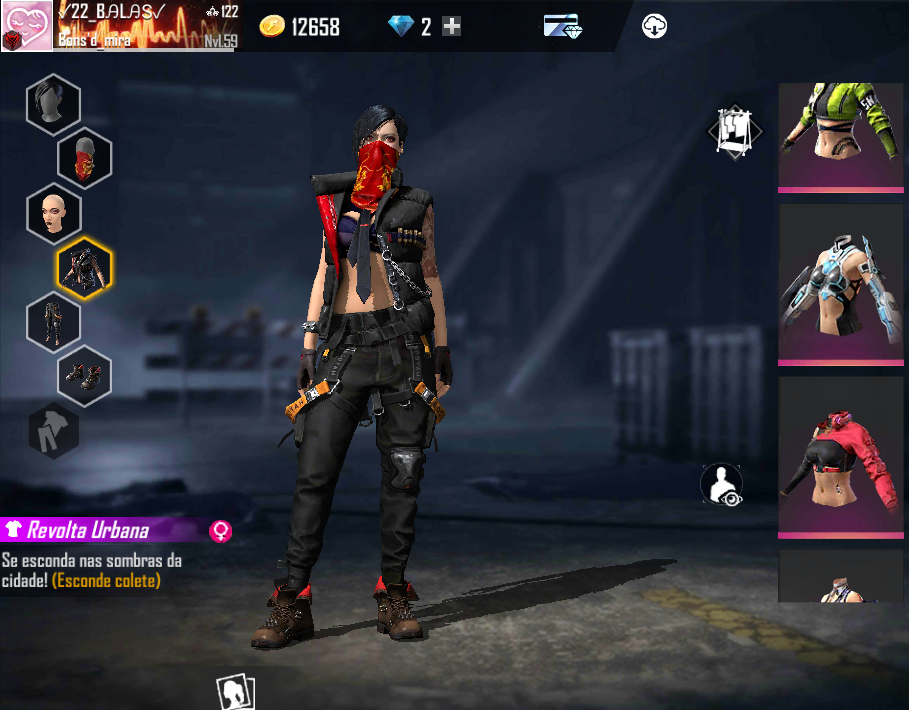Image resolution: width=909 pixels, height=710 pixels.
Task: Click the cloud download icon
Action: coord(655,27)
